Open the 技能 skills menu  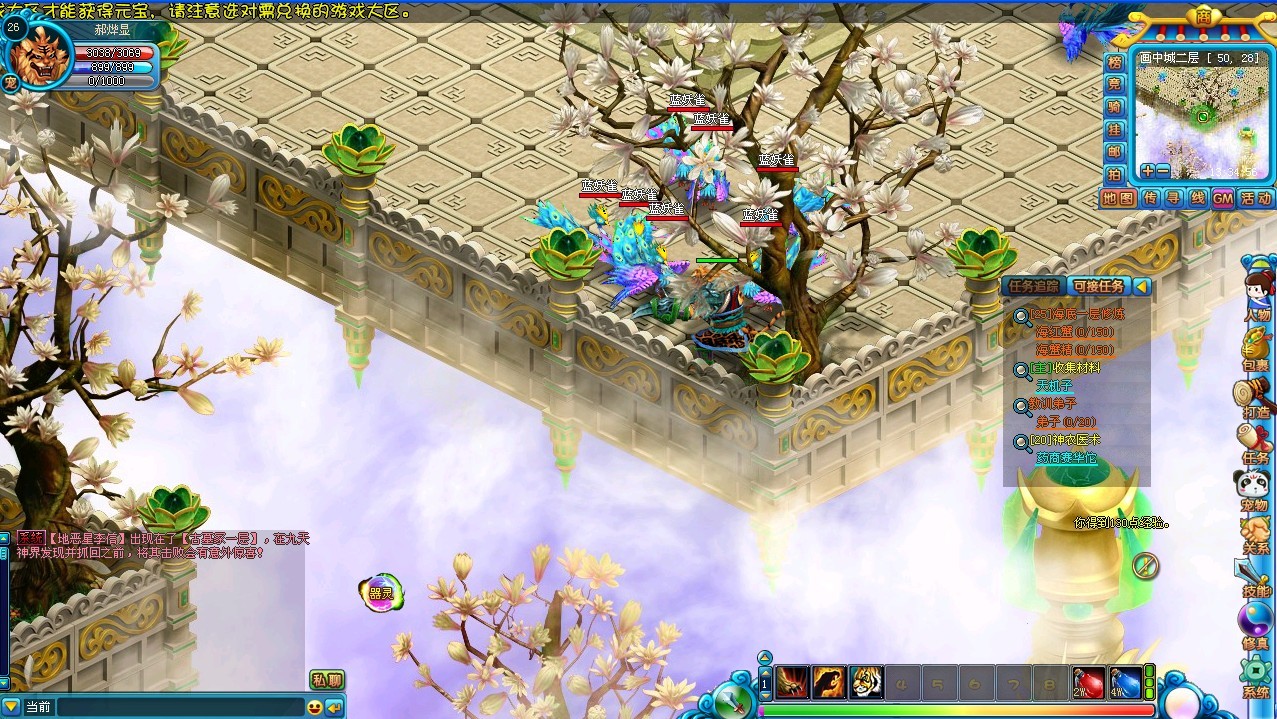pyautogui.click(x=1255, y=578)
